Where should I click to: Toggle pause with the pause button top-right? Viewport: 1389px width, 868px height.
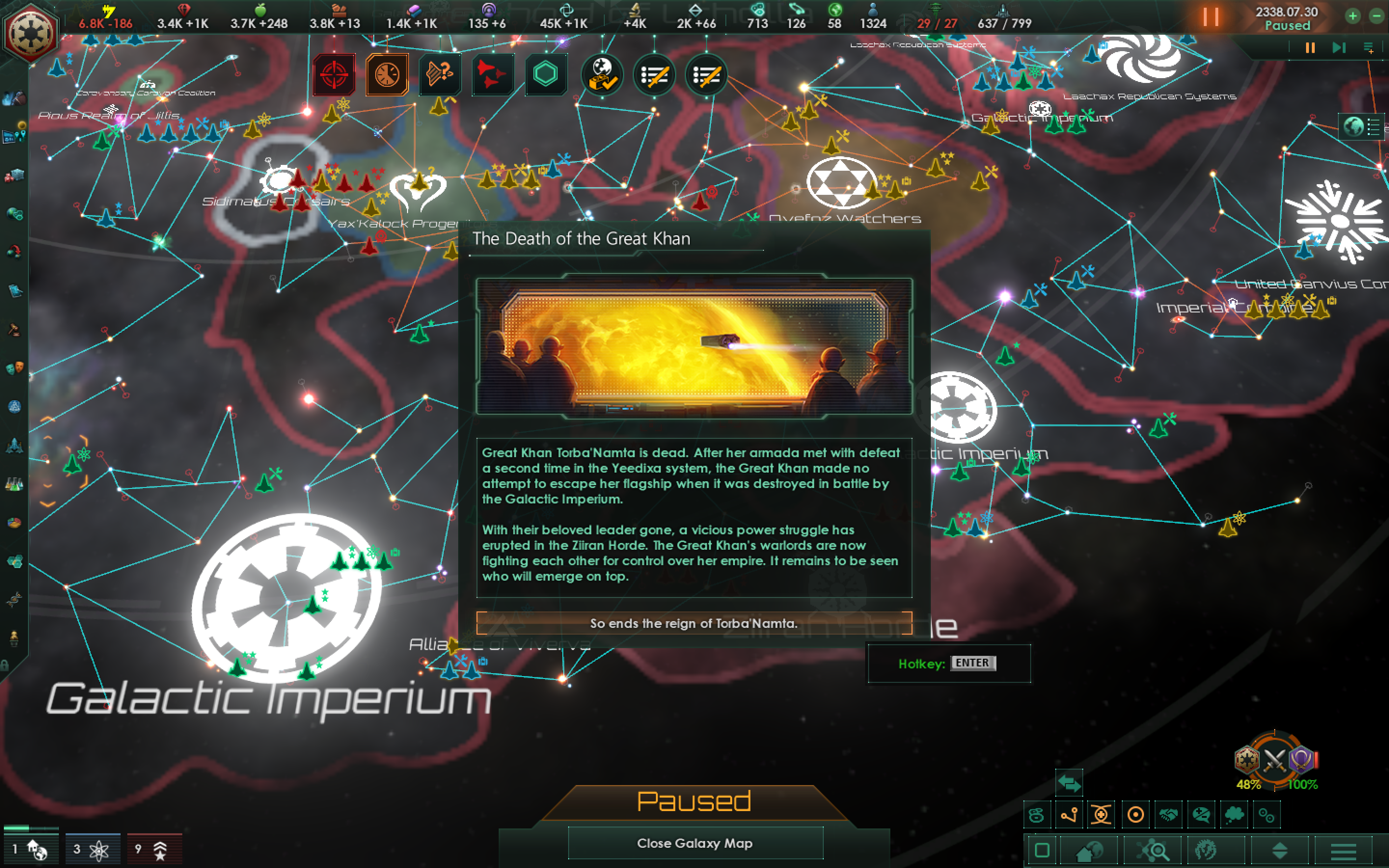pyautogui.click(x=1210, y=18)
